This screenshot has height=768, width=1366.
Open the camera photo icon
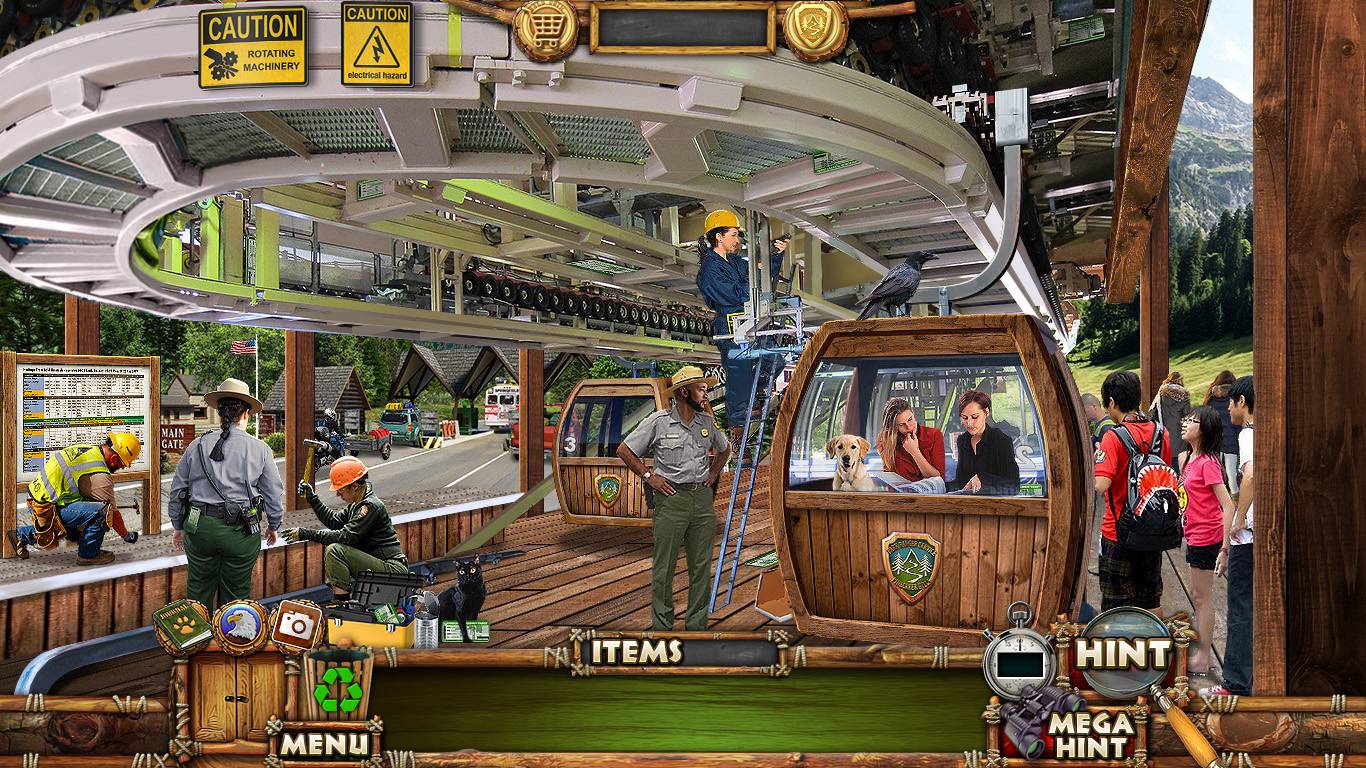296,627
